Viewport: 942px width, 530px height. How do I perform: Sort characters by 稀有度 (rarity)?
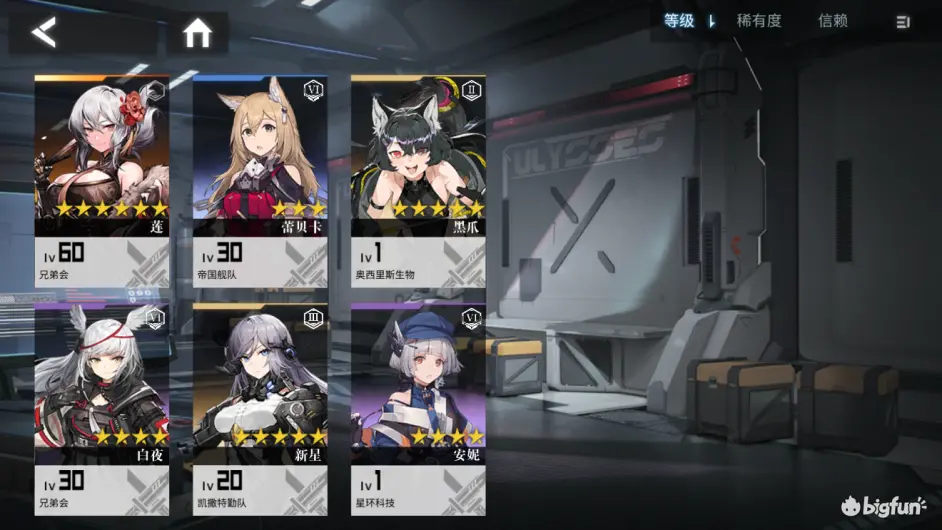pyautogui.click(x=759, y=21)
